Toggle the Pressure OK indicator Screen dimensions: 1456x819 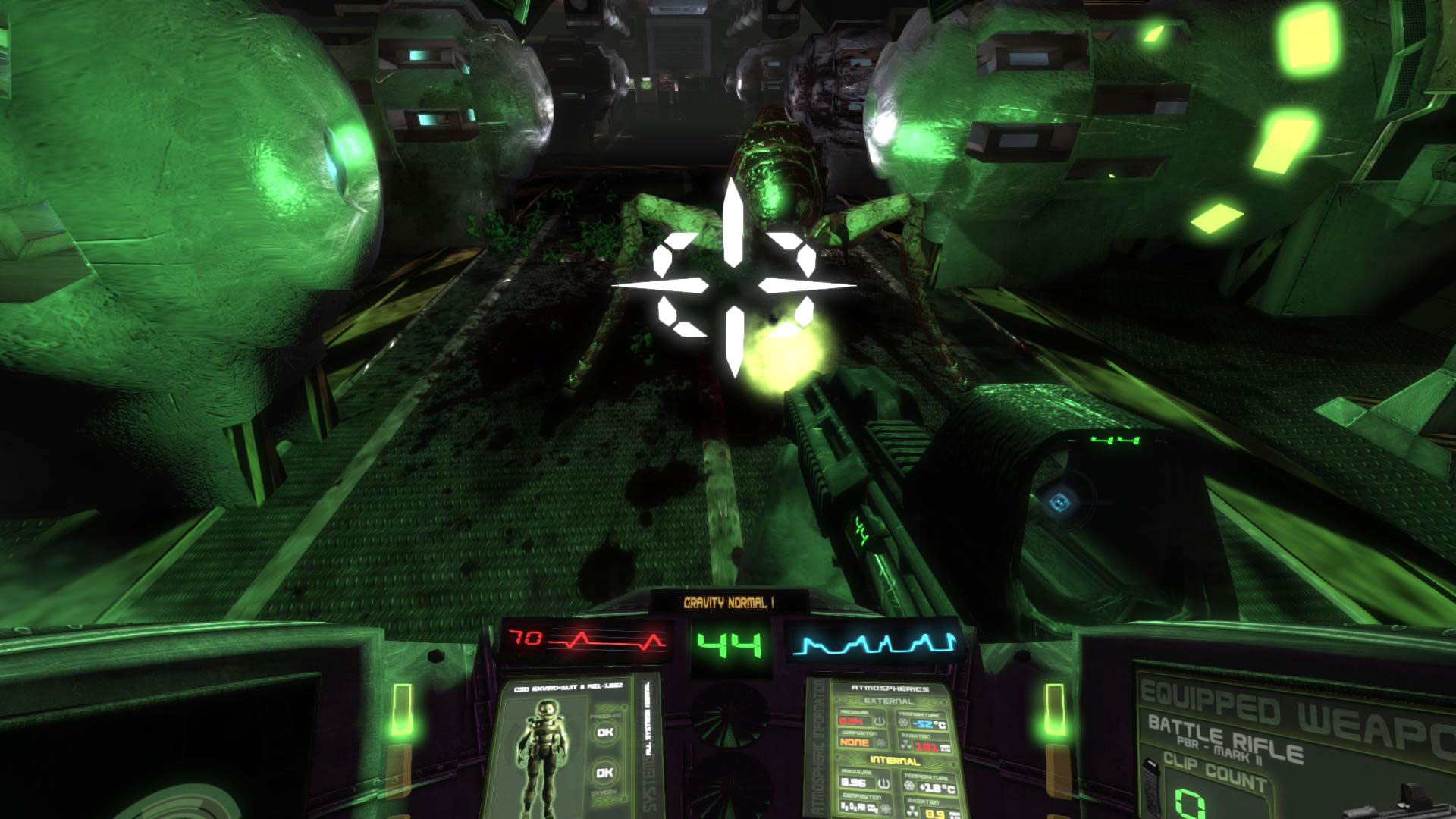[x=605, y=732]
